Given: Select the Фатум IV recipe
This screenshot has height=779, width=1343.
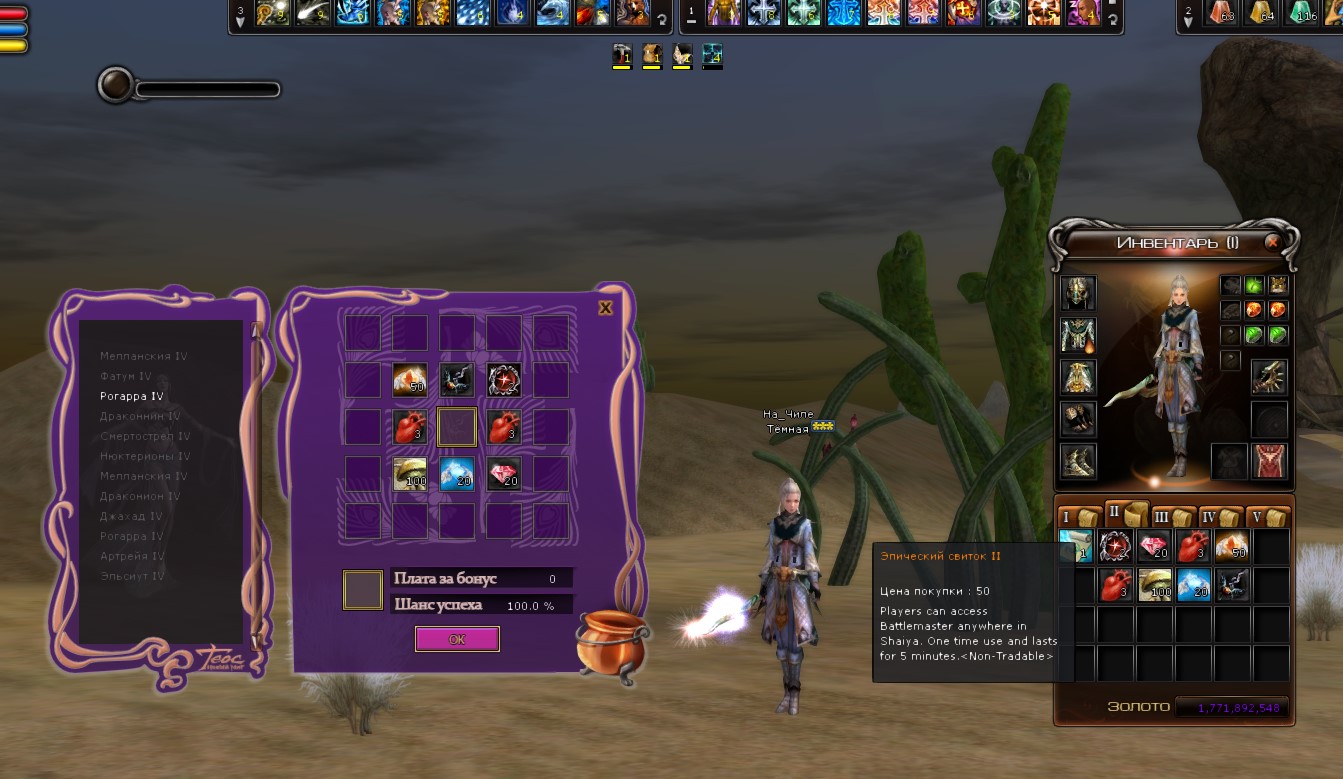Looking at the screenshot, I should (126, 376).
